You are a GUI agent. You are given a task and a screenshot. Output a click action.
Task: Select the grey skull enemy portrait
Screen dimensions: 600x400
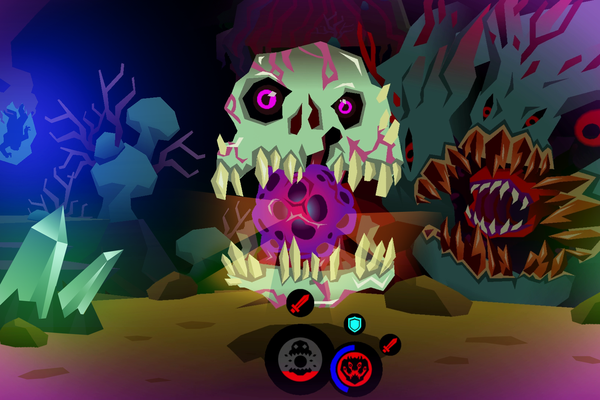[299, 356]
